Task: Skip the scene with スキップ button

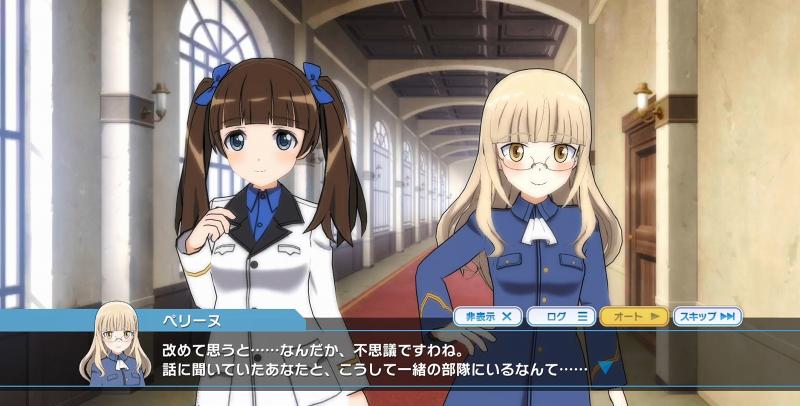Action: click(x=707, y=317)
